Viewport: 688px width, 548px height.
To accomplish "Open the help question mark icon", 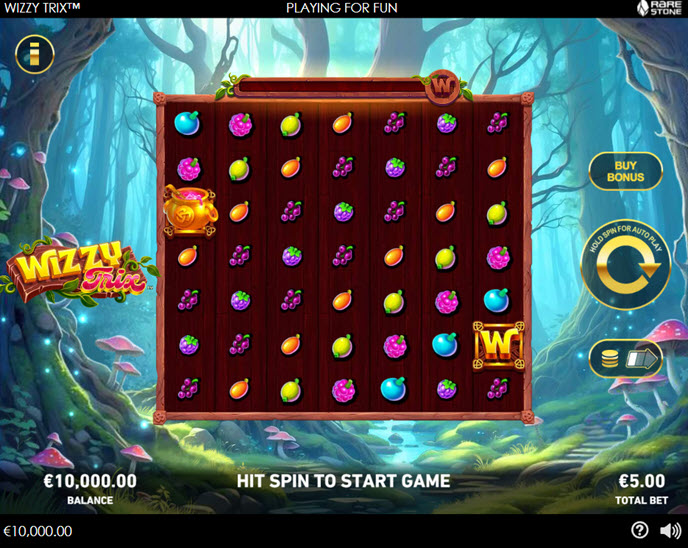I will (x=640, y=530).
